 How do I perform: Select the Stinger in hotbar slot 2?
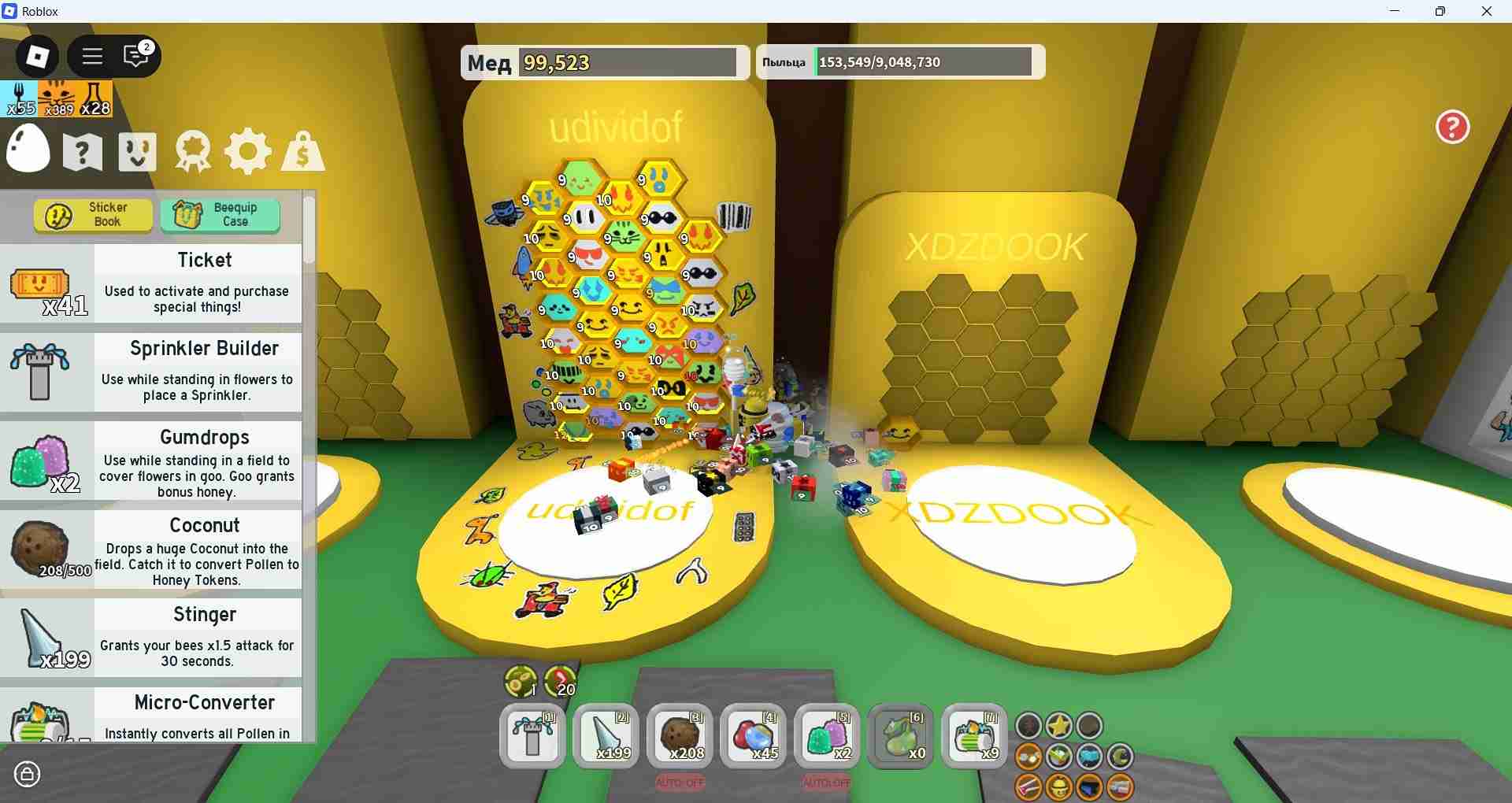tap(606, 736)
